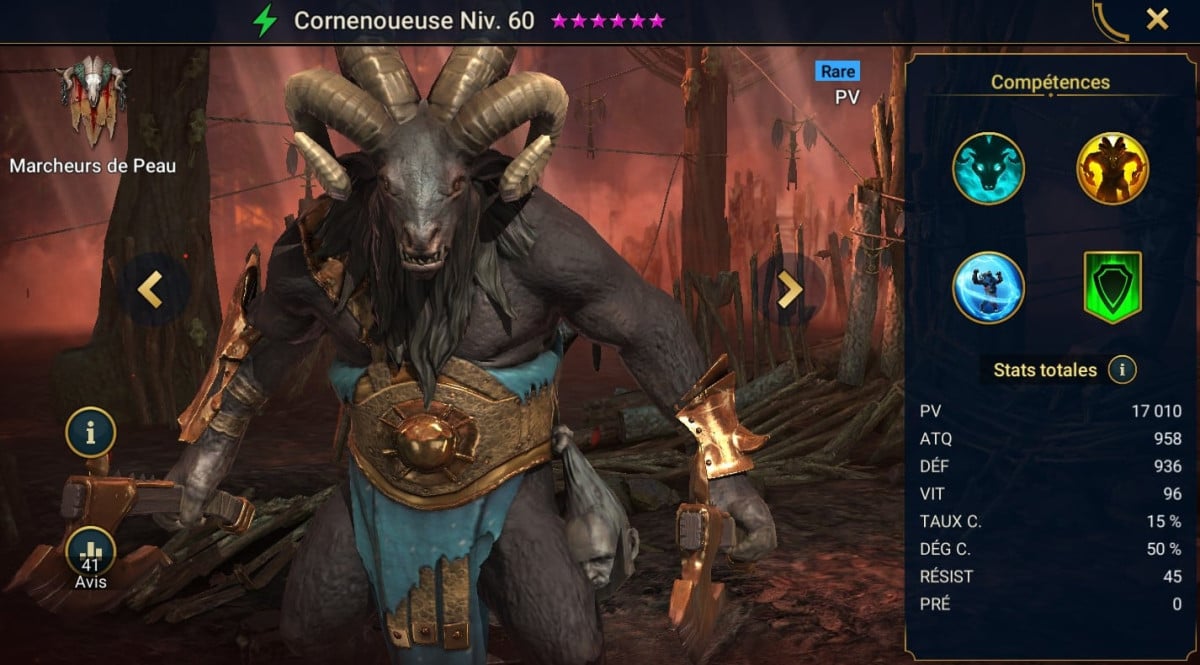The width and height of the screenshot is (1200, 665).
Task: Select the blue shielded figure skill
Action: tap(988, 287)
